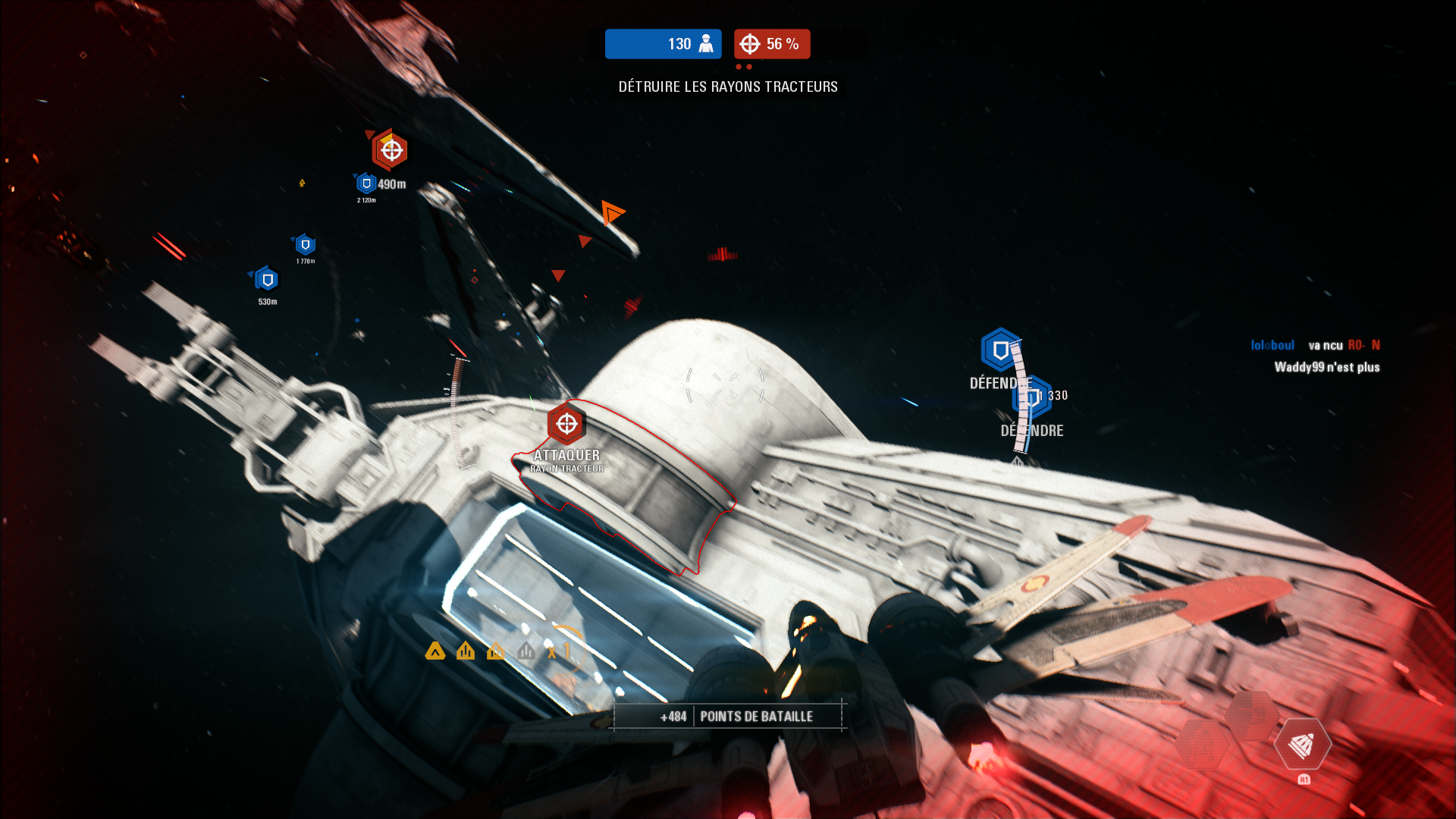Image resolution: width=1456 pixels, height=819 pixels.
Task: Choose the blue shield marker at 1 770m
Action: coord(305,245)
